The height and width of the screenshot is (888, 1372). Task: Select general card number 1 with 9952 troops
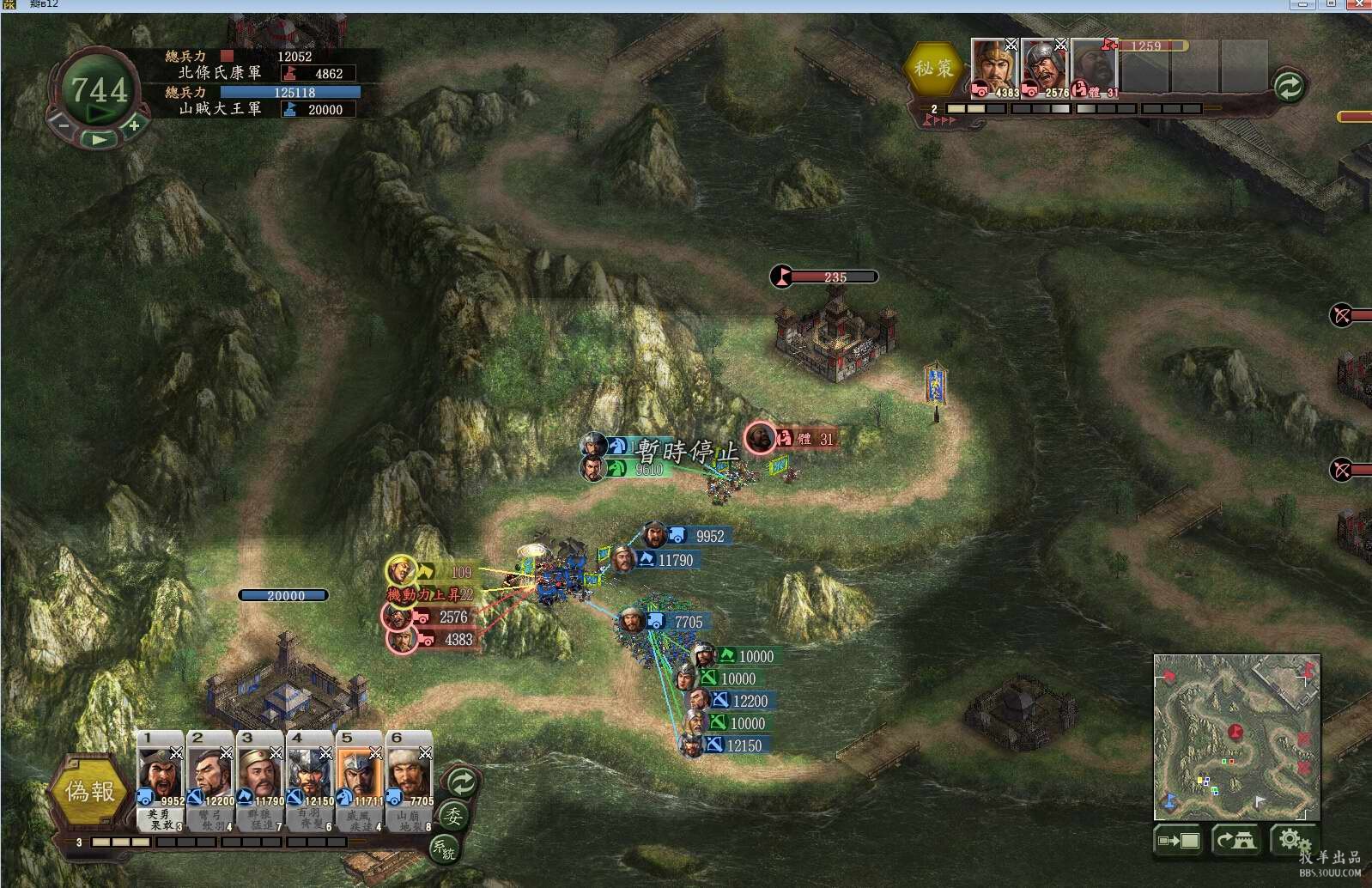tap(160, 769)
